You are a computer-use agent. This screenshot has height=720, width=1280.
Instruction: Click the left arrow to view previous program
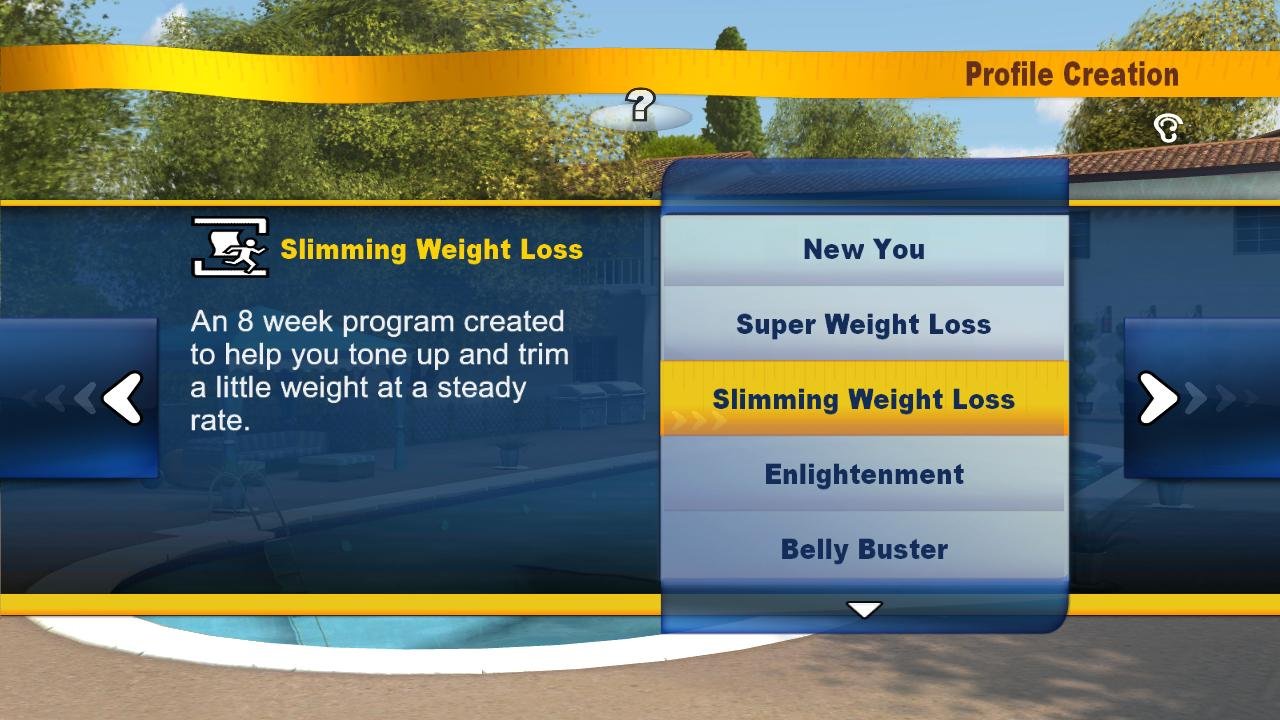[122, 398]
